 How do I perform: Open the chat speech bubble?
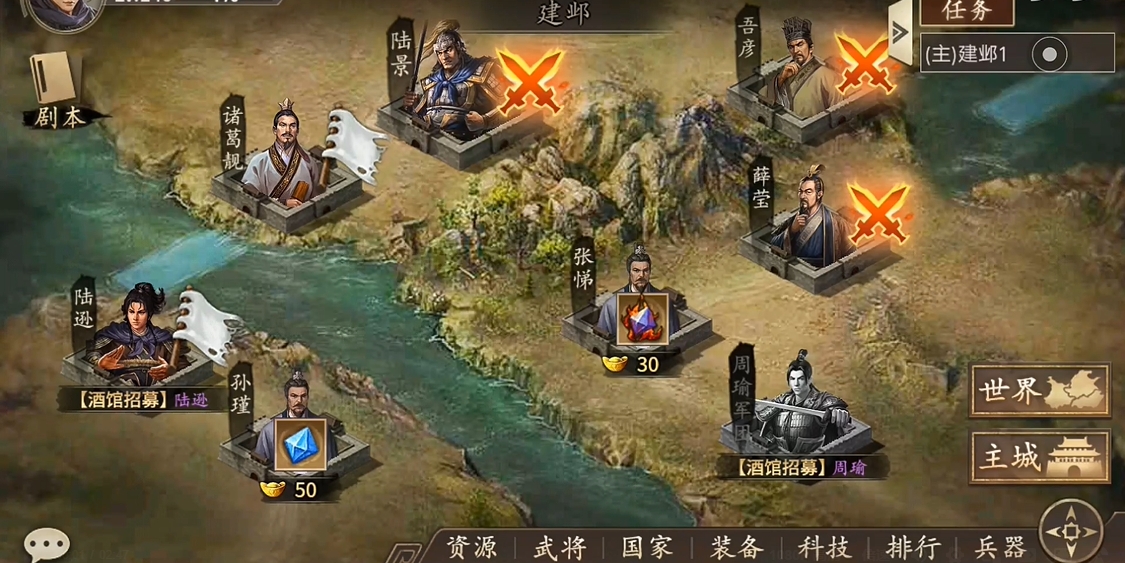coord(46,544)
